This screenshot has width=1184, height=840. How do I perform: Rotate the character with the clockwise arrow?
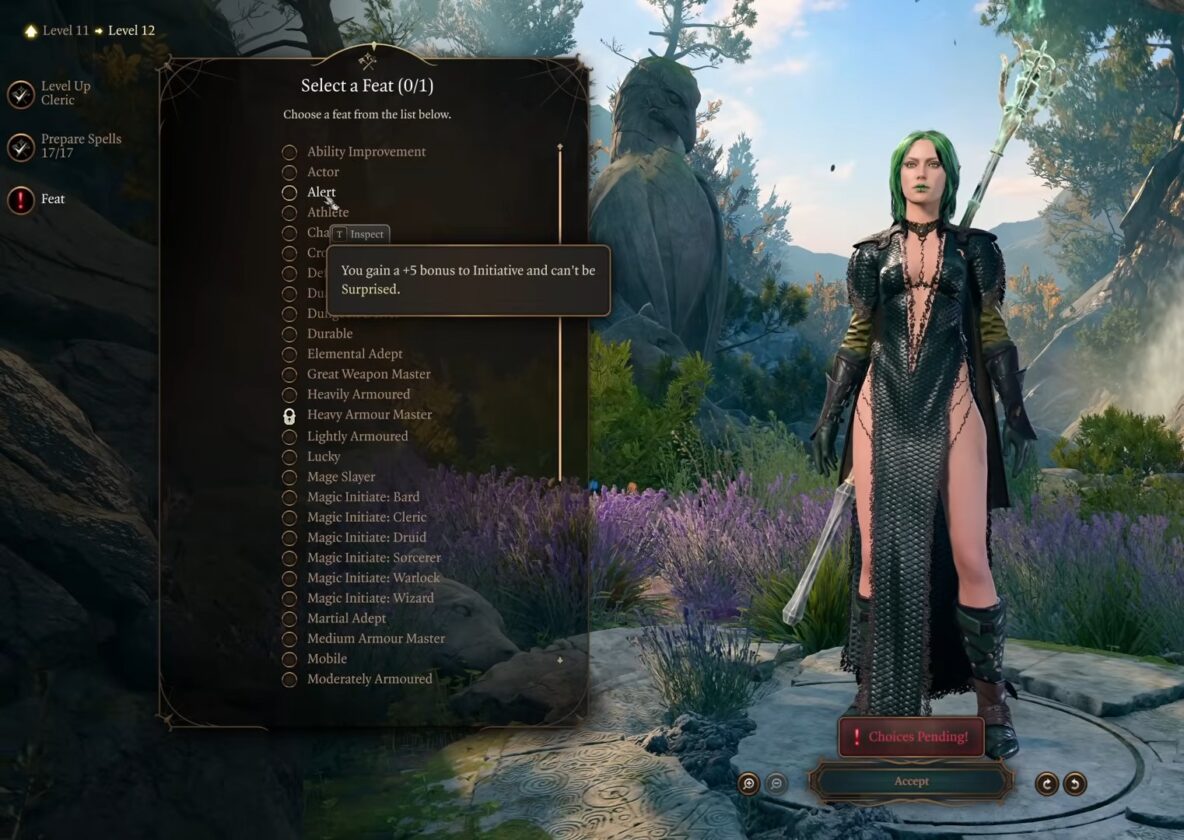coord(1047,783)
